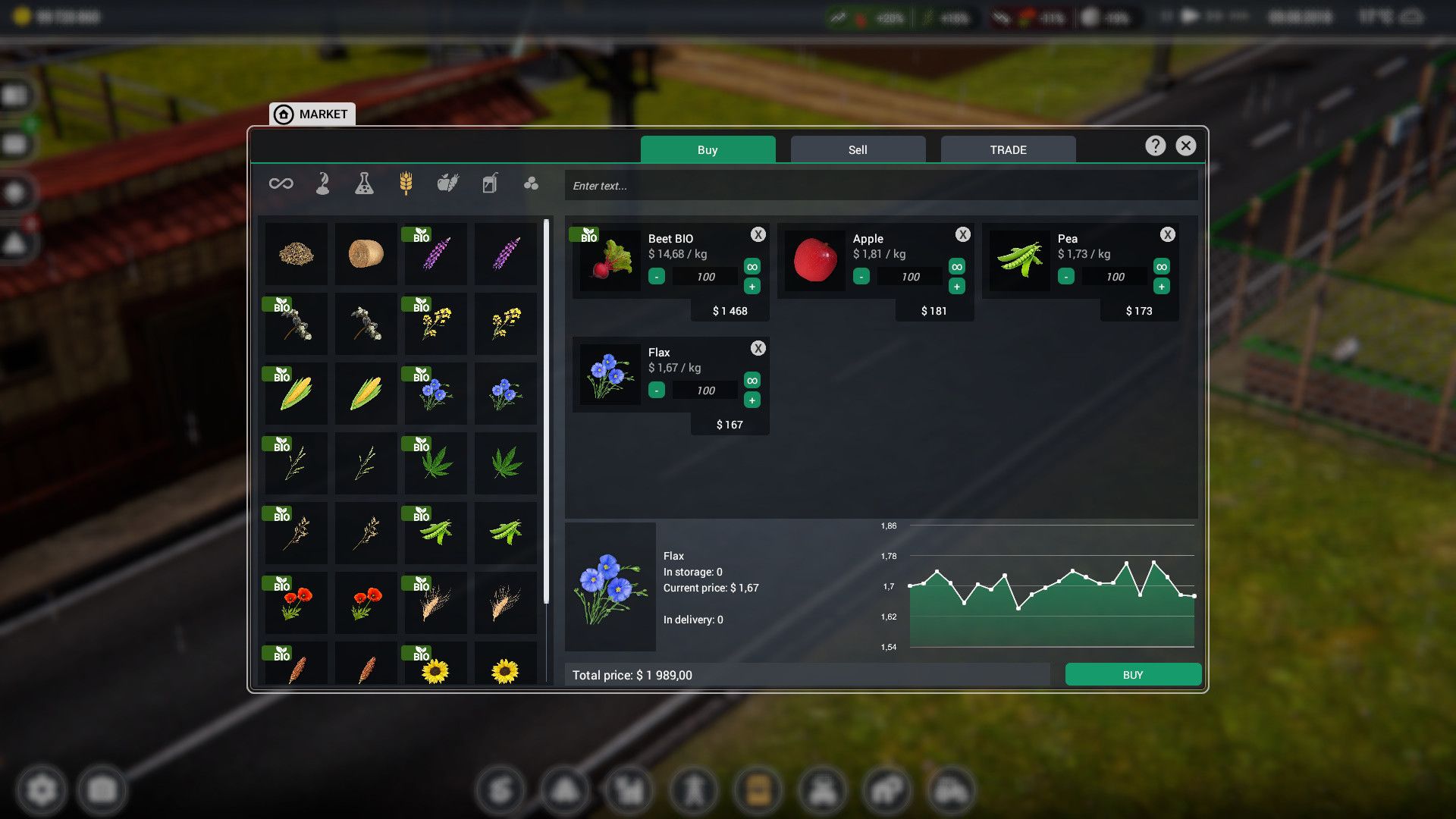This screenshot has width=1456, height=819.
Task: Remove Flax from the cart
Action: 758,348
